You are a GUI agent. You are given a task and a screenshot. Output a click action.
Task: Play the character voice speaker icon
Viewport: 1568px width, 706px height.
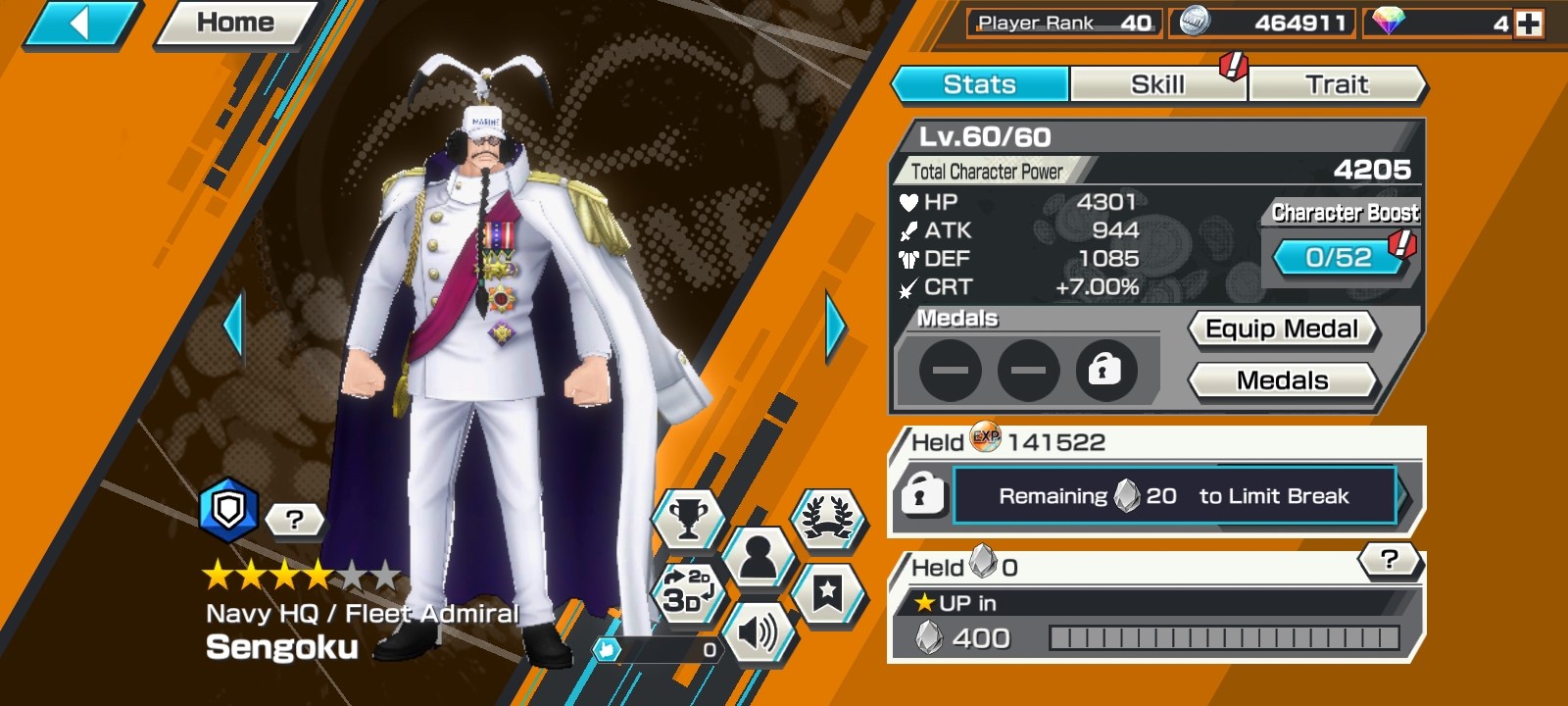[759, 632]
